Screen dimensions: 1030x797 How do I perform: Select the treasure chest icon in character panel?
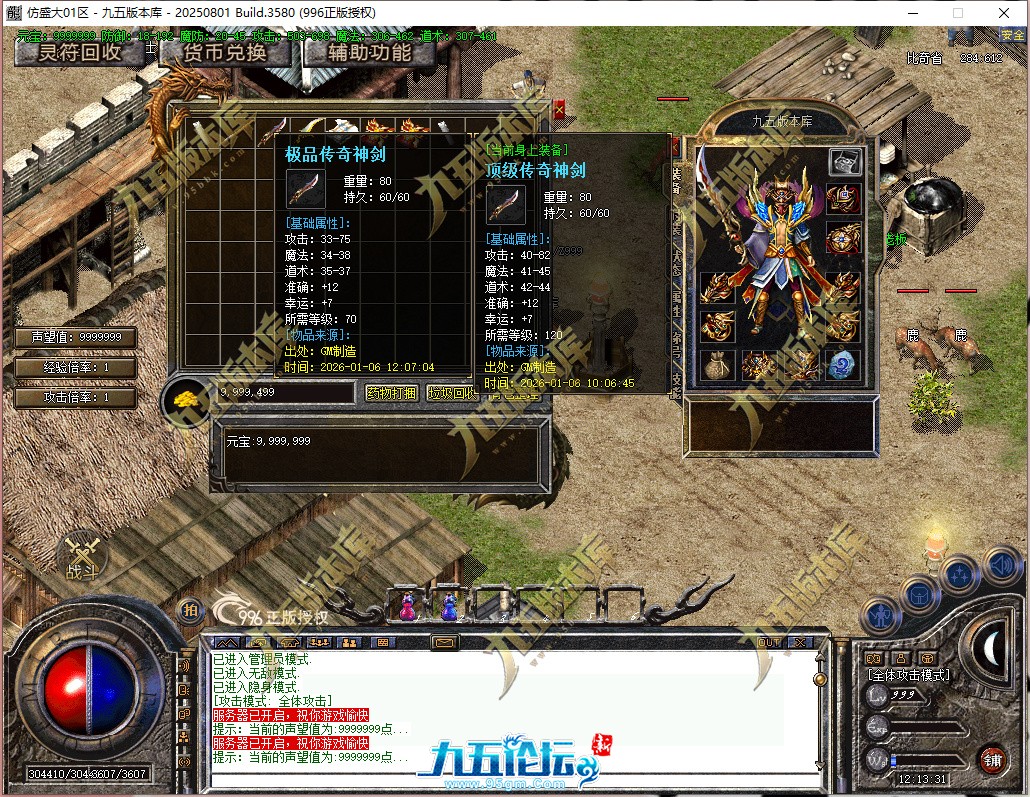tap(845, 161)
